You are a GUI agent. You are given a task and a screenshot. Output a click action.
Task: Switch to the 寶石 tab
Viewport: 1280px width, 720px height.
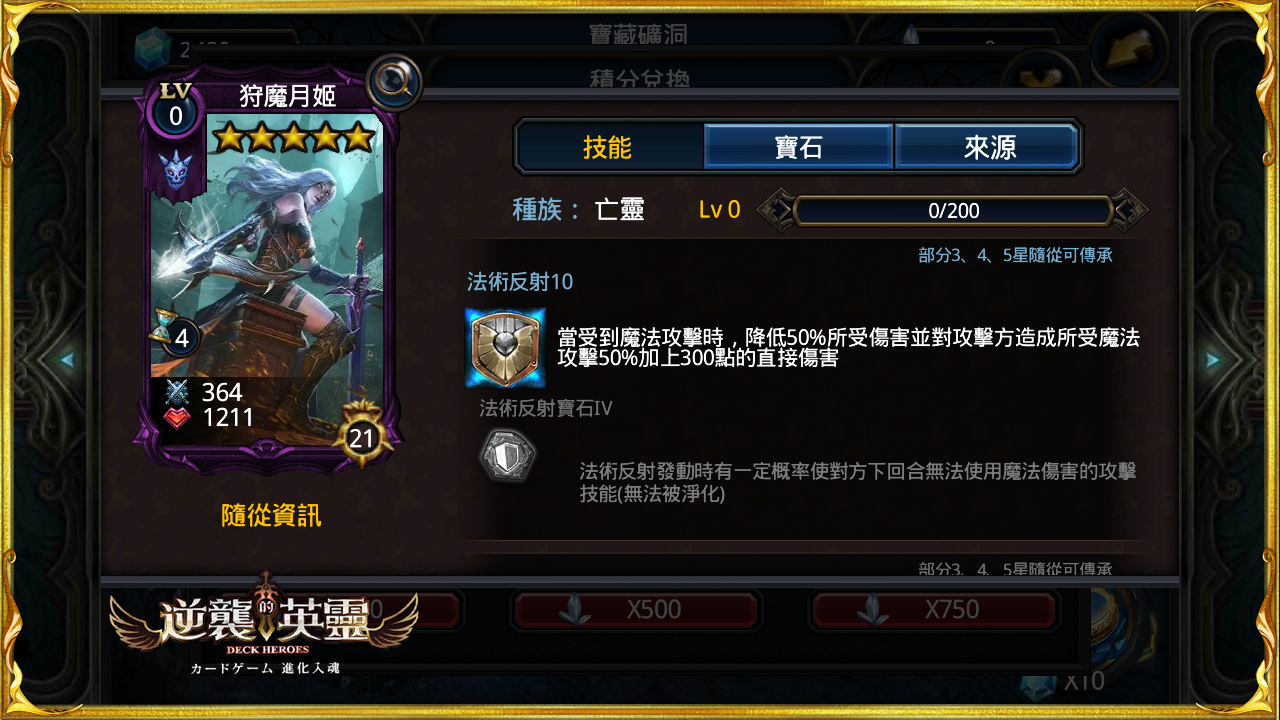pyautogui.click(x=798, y=146)
